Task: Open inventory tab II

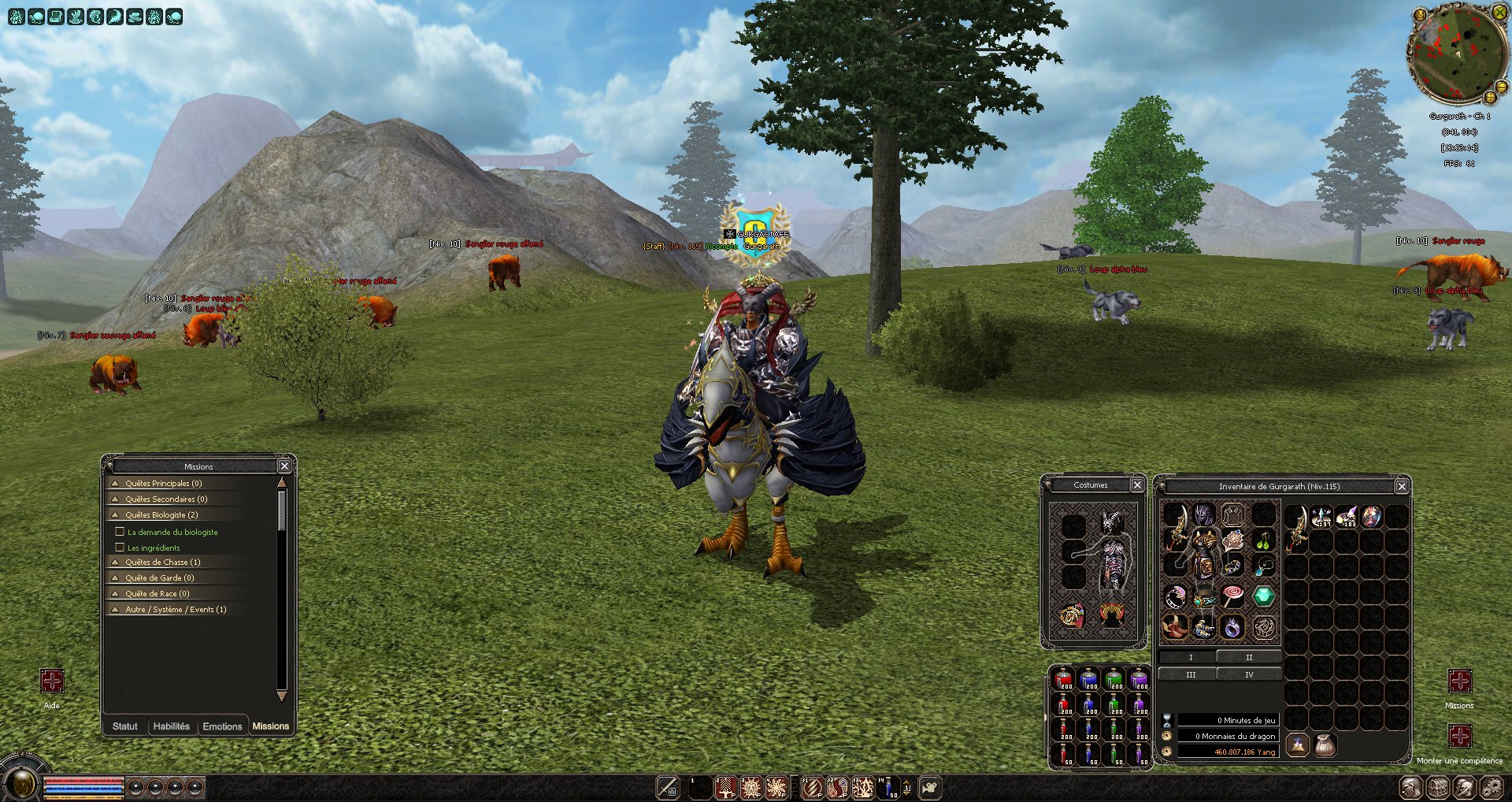Action: 1248,656
